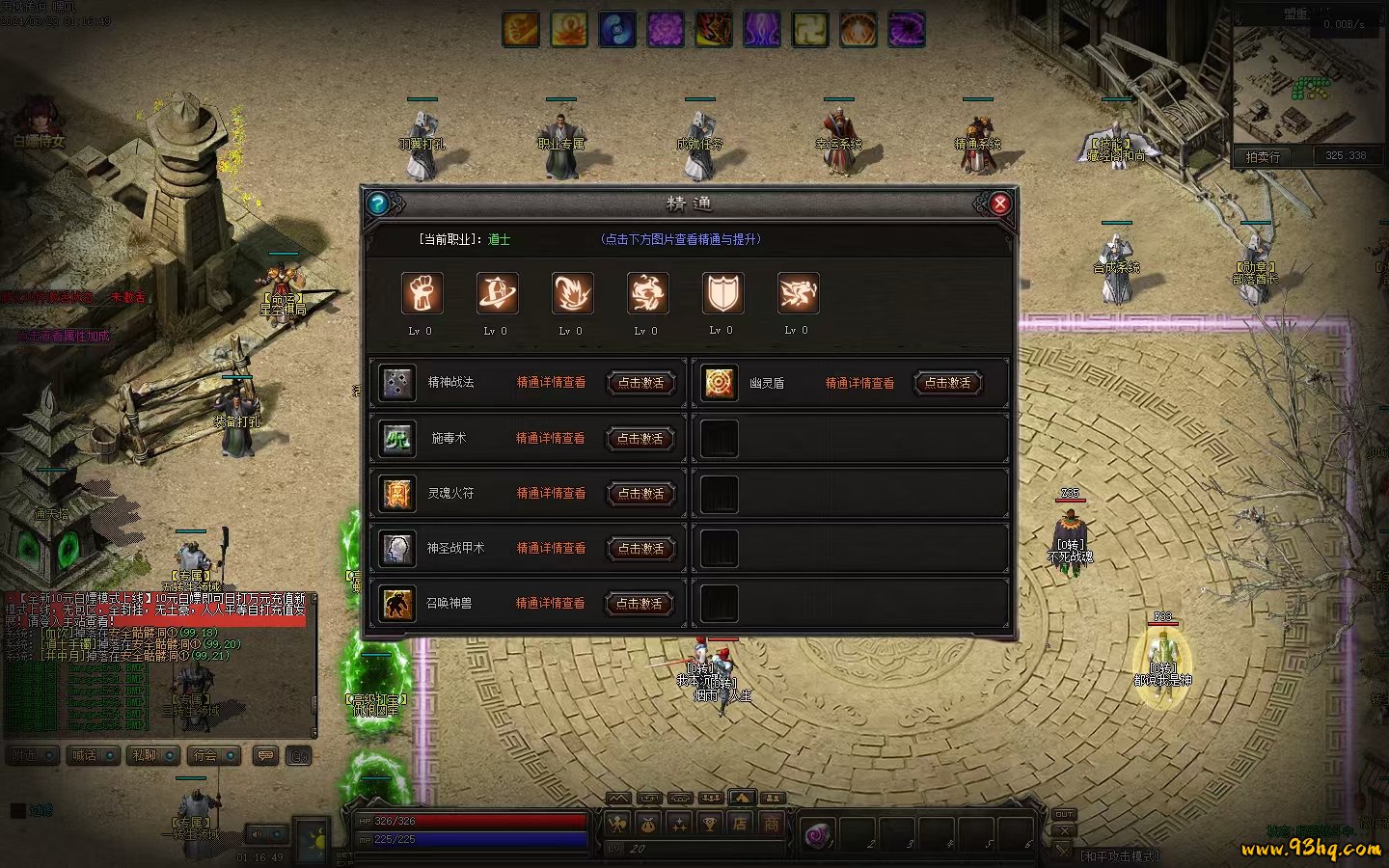Image resolution: width=1389 pixels, height=868 pixels.
Task: Open the 店 shop button
Action: coord(740,824)
